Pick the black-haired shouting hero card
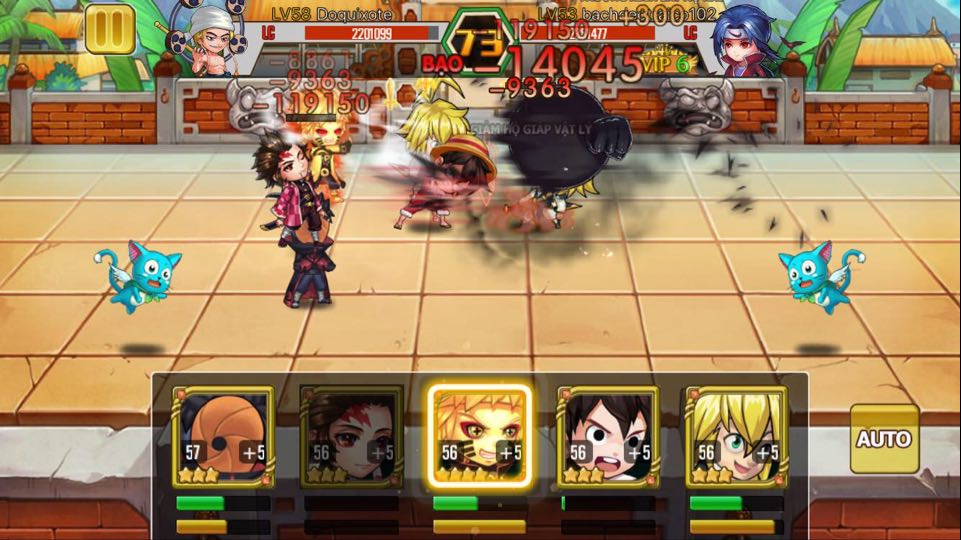Image resolution: width=961 pixels, height=540 pixels. coord(607,437)
